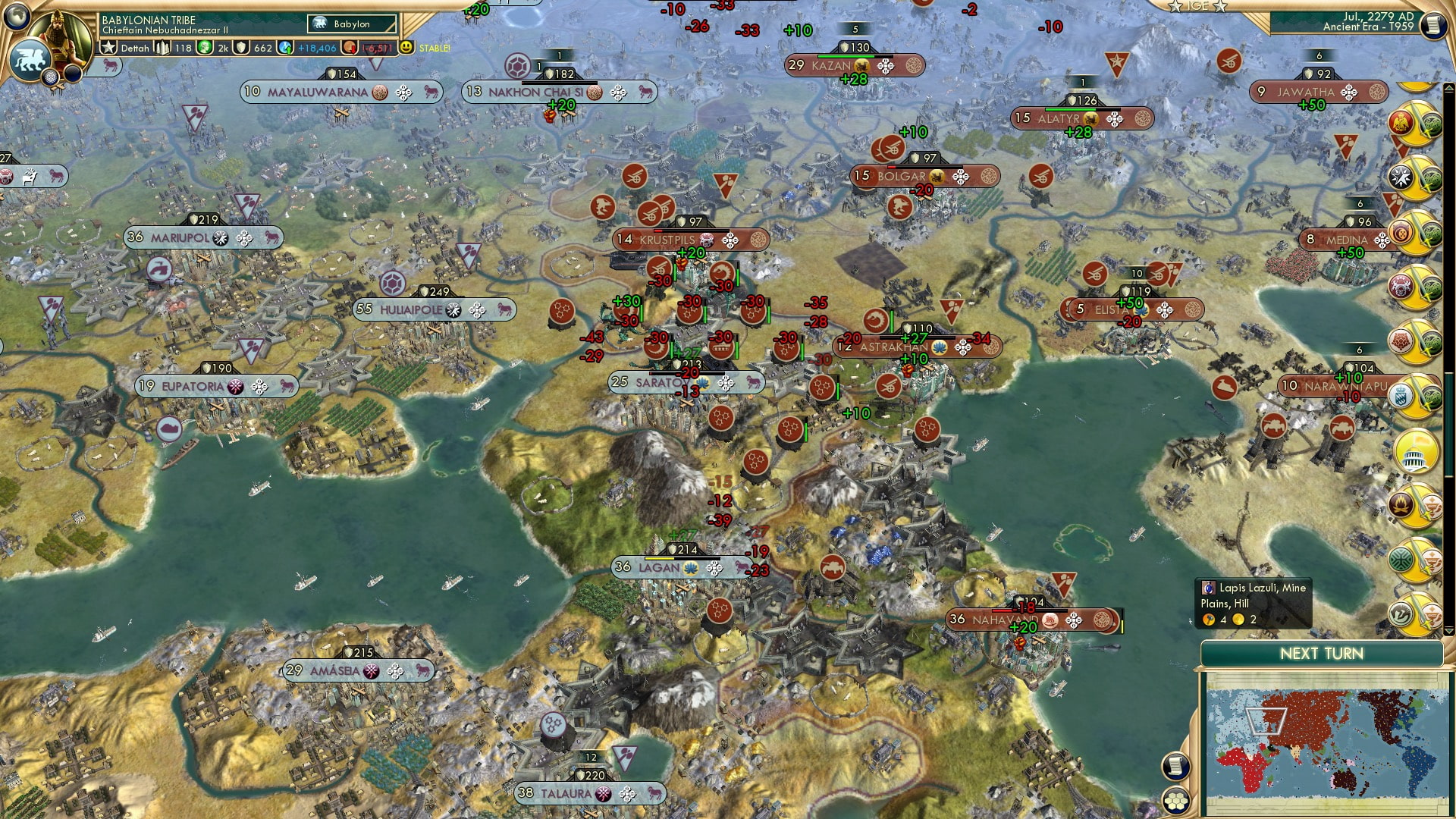Toggle the IGE star button
Viewport: 1456px width, 819px height.
tap(1175, 7)
